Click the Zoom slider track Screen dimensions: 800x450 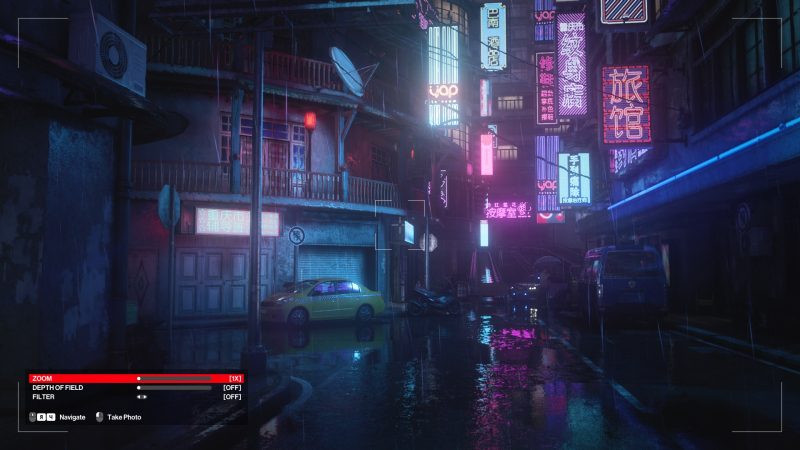175,379
